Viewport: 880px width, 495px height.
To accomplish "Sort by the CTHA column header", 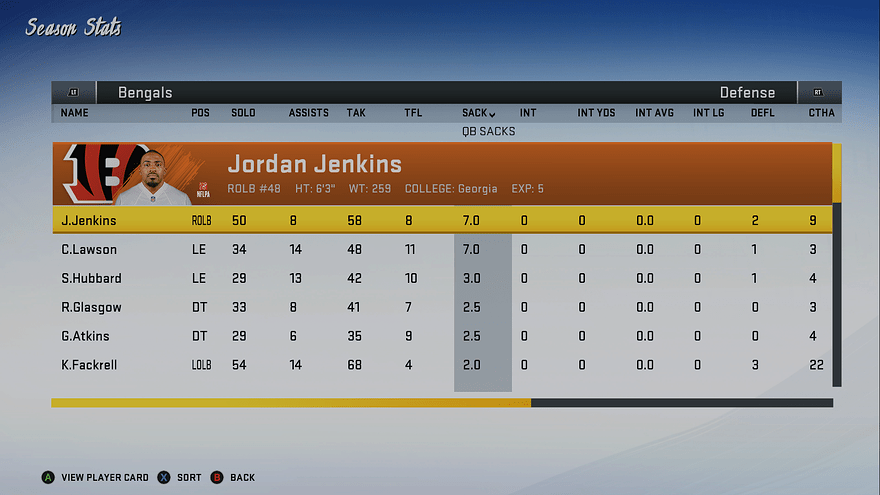I will [821, 113].
